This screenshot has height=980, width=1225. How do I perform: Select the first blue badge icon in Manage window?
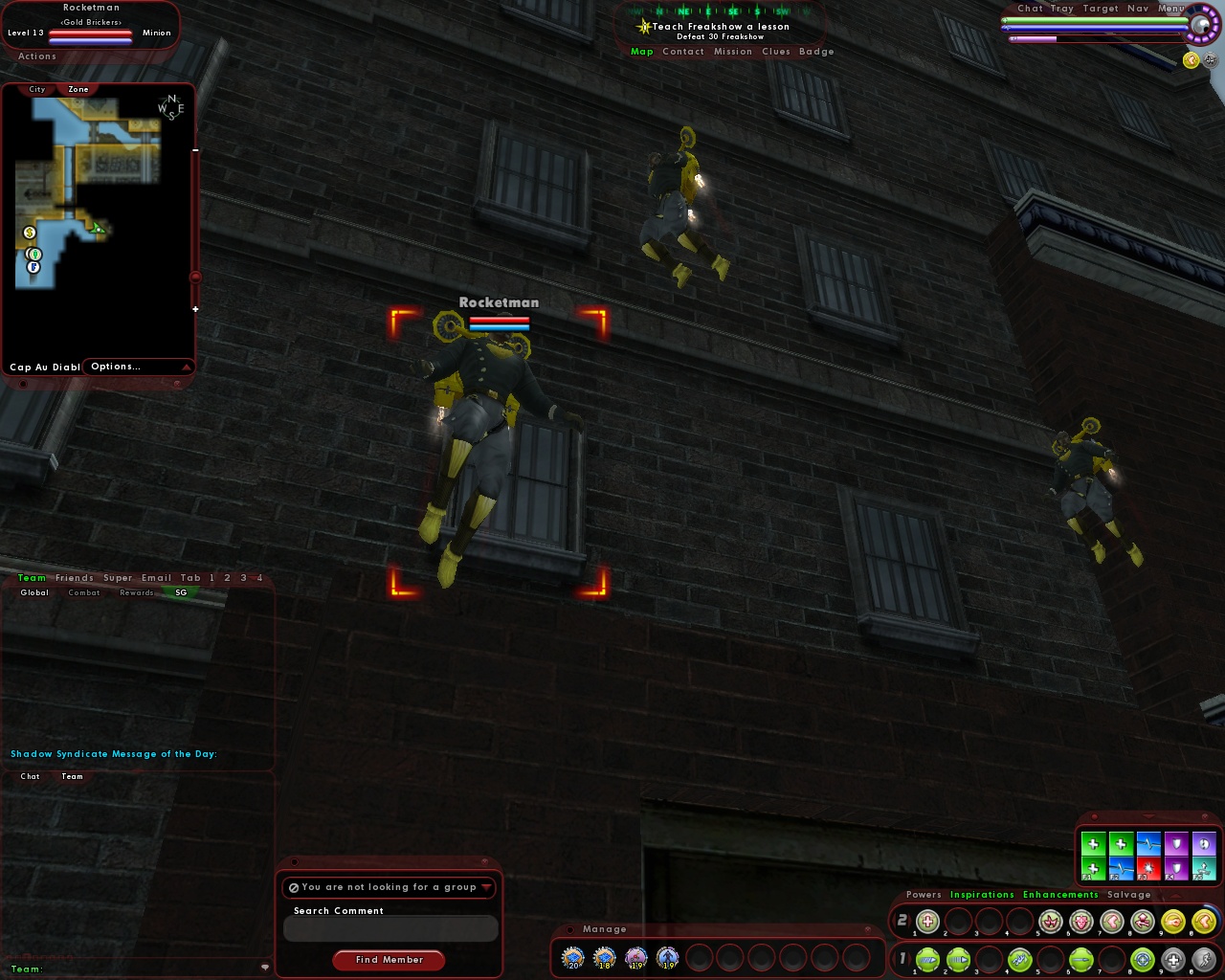[x=572, y=955]
